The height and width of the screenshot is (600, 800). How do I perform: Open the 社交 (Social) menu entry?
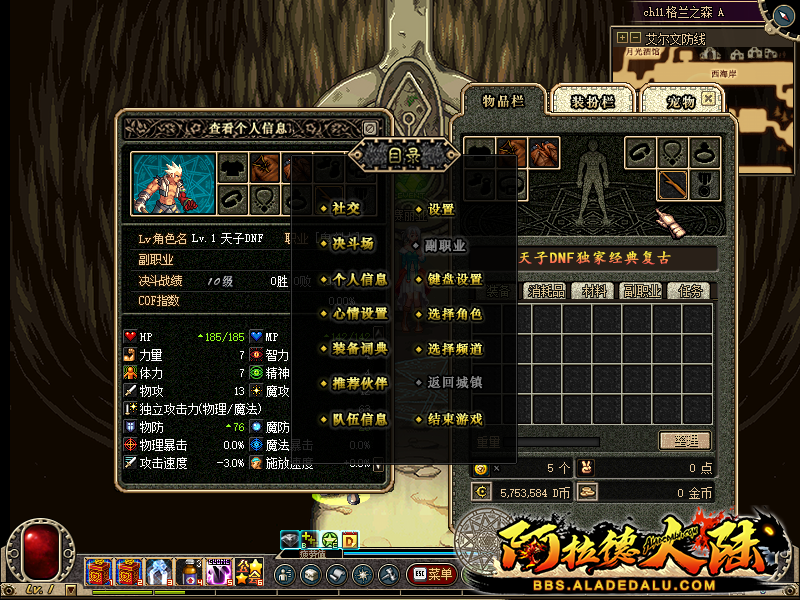click(x=346, y=209)
